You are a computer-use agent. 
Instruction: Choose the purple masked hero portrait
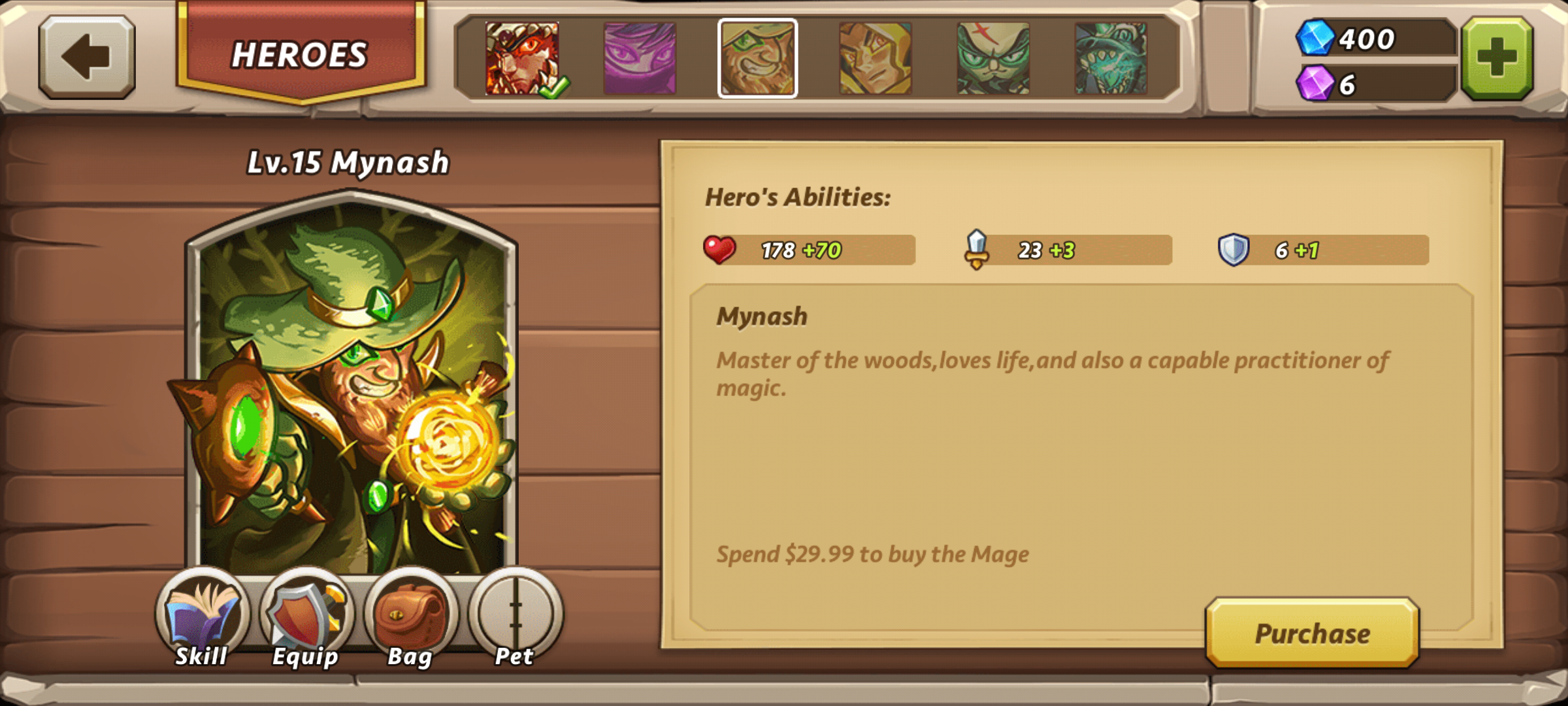tap(640, 59)
